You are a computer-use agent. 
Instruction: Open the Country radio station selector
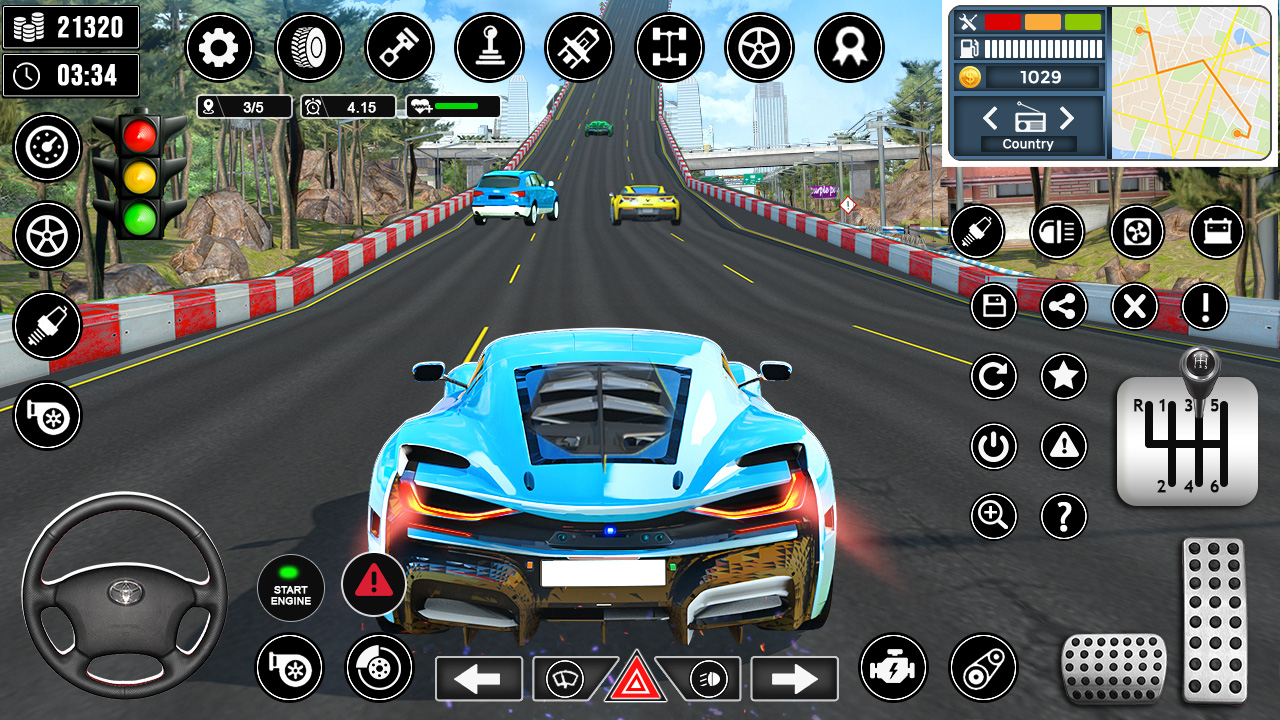1027,143
